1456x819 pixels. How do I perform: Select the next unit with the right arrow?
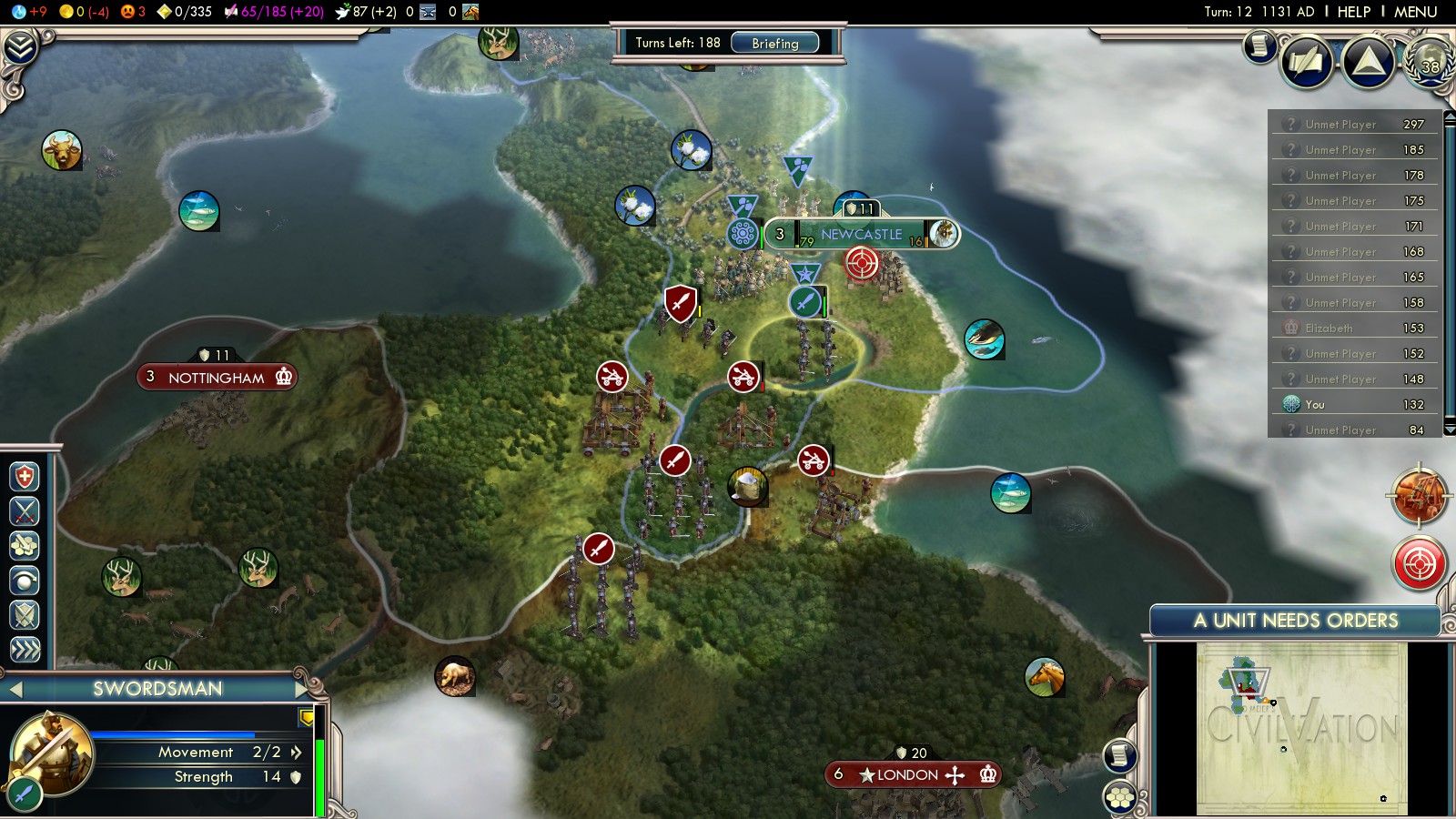pyautogui.click(x=301, y=689)
